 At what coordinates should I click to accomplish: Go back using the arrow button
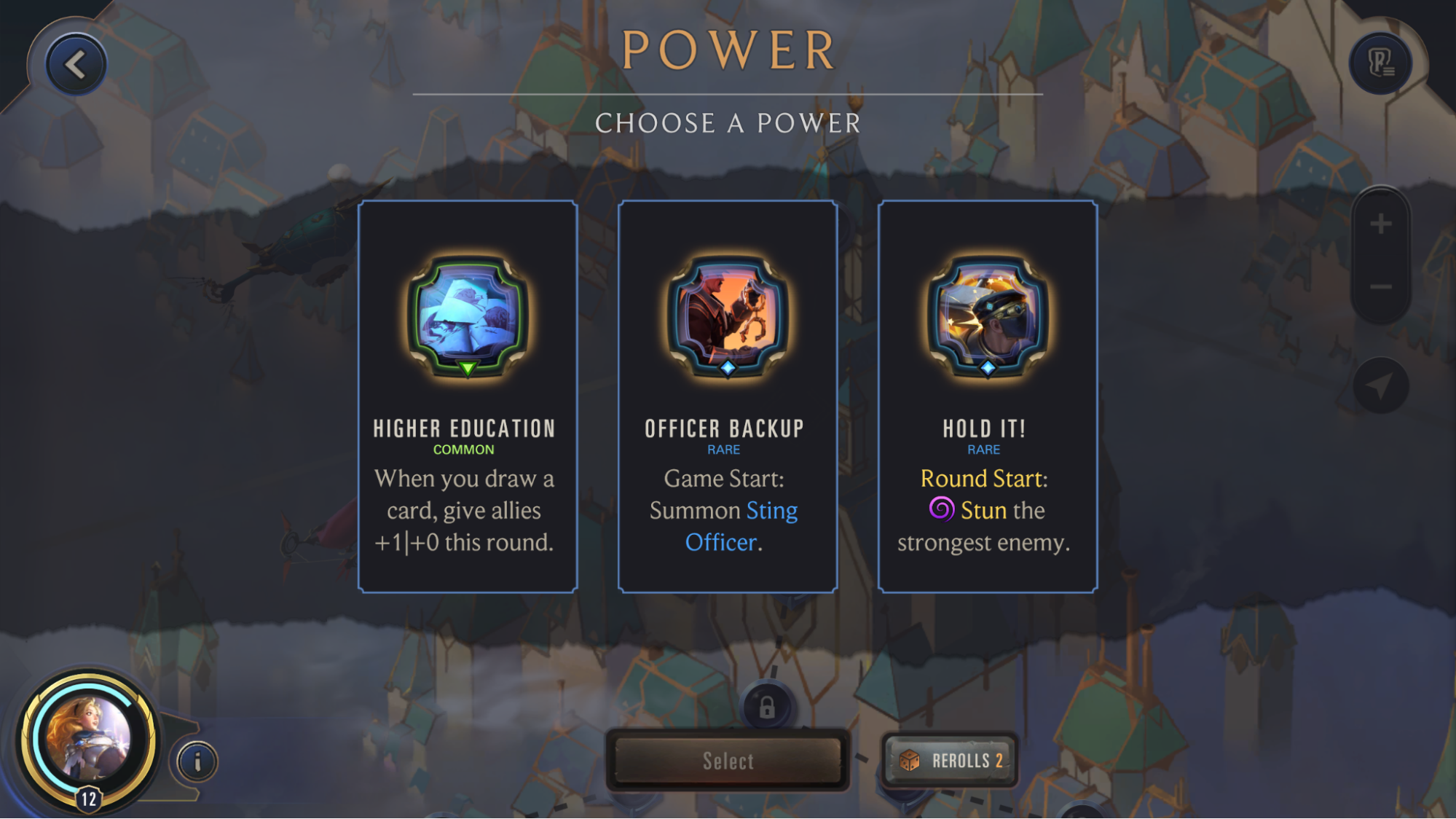point(75,63)
